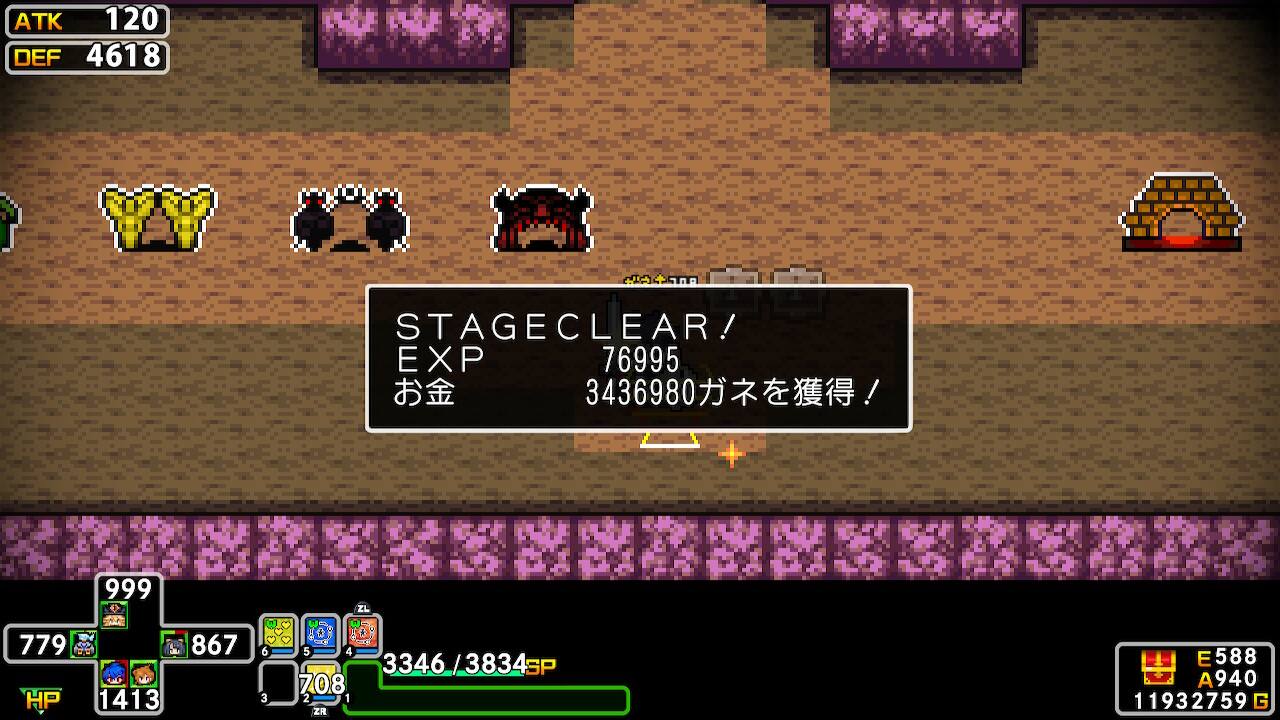The height and width of the screenshot is (720, 1280).
Task: Select the top party member portrait
Action: (114, 615)
